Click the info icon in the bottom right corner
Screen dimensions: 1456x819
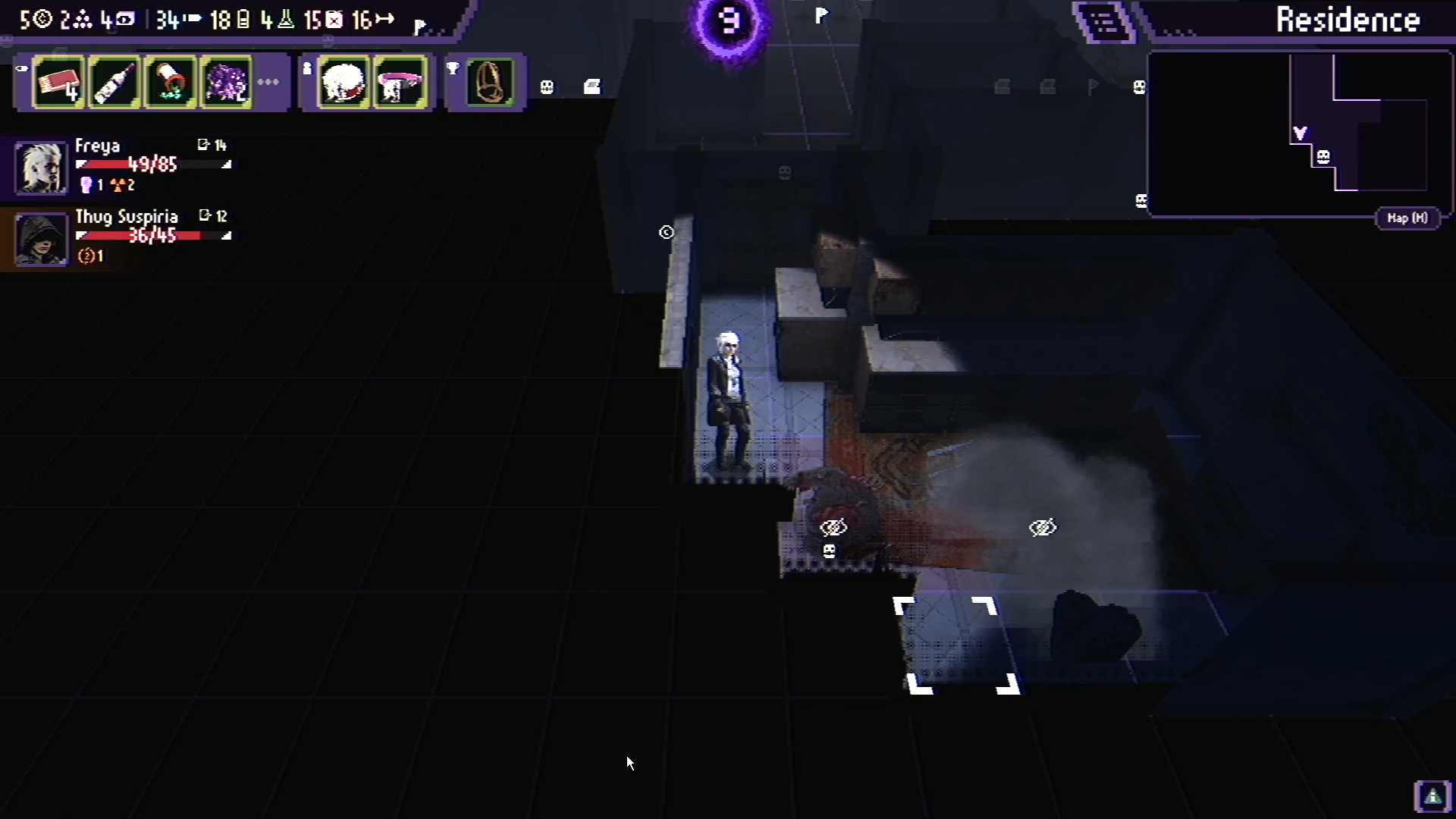pos(1433,796)
